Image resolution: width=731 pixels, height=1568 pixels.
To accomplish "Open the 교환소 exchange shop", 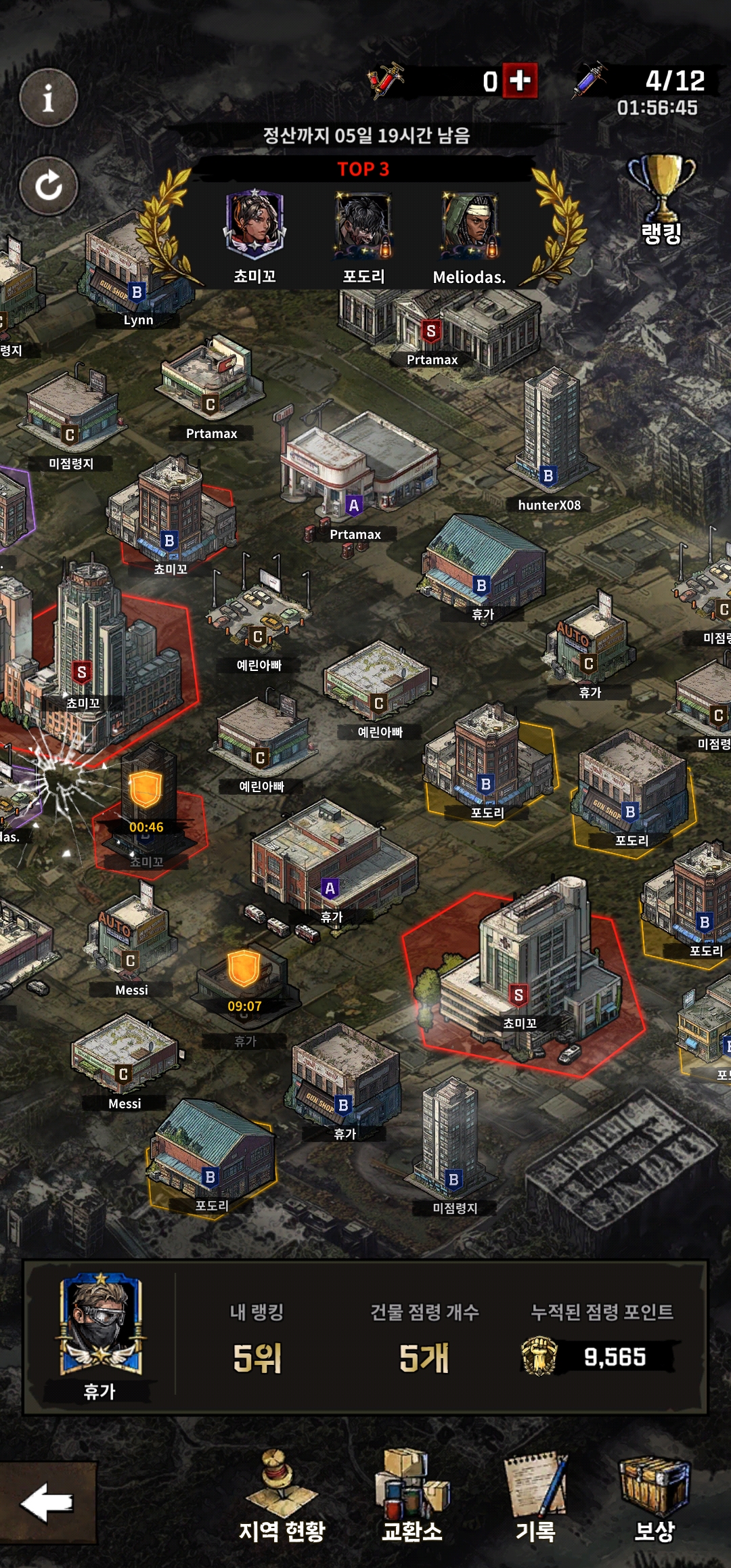I will coord(412,1498).
